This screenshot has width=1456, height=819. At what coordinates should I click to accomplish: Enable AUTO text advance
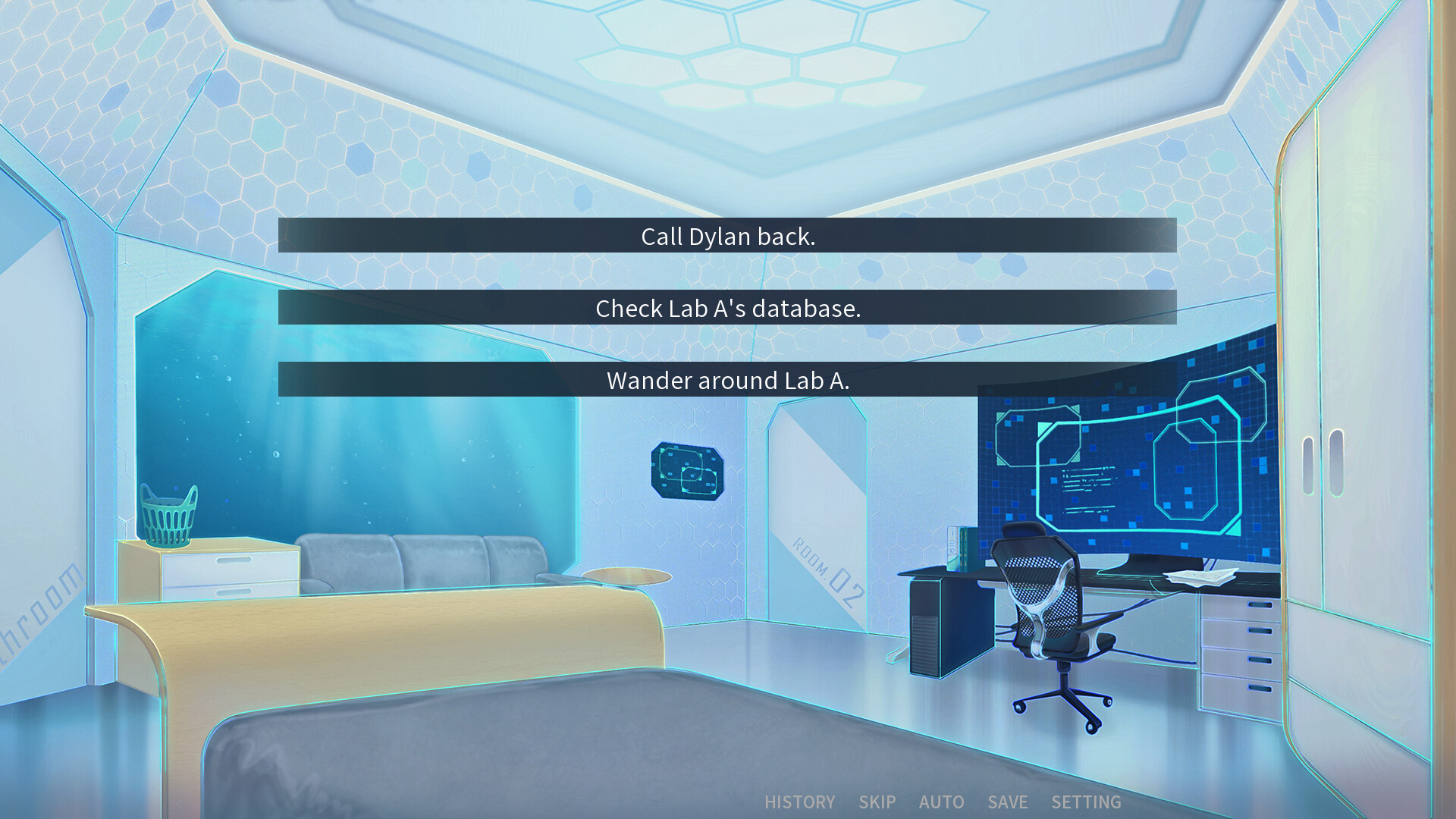[x=942, y=802]
